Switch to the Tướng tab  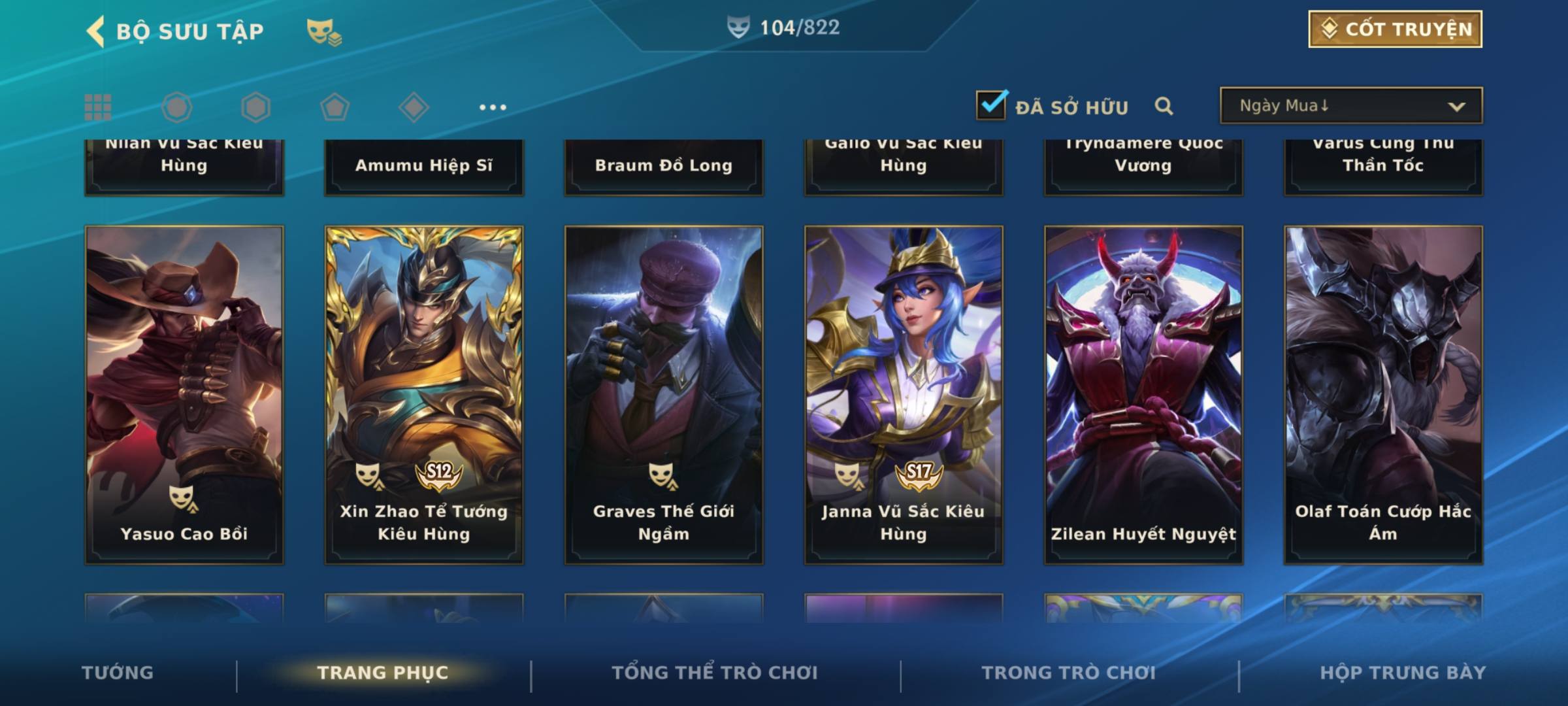point(118,673)
